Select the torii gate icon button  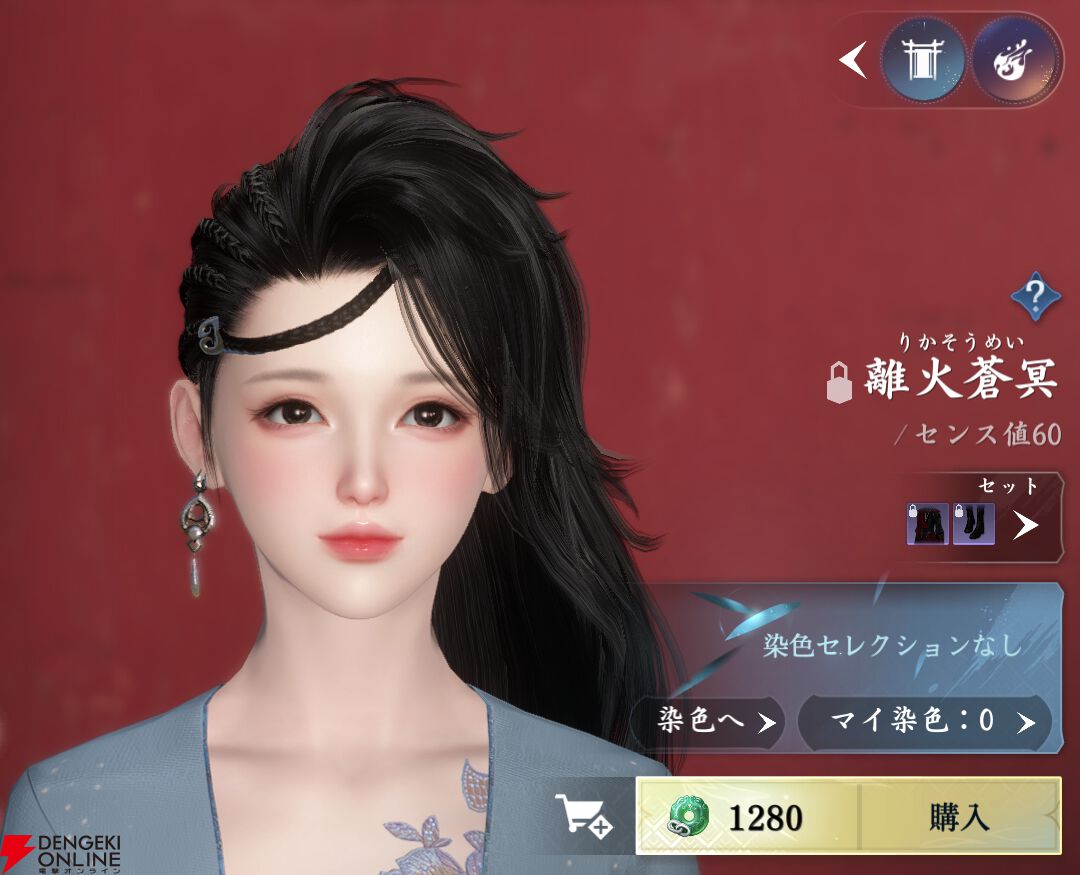pos(923,60)
